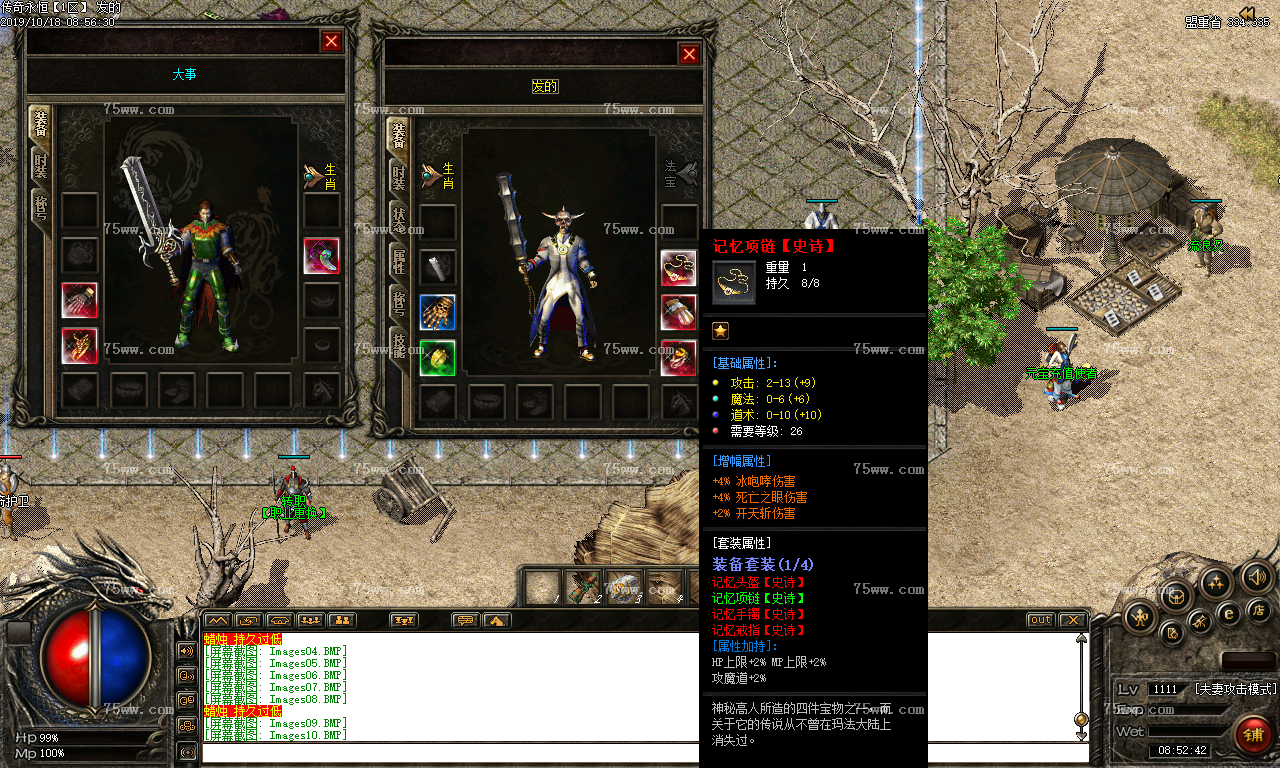Open the bag chest icon
The width and height of the screenshot is (1280, 768).
tap(1177, 596)
